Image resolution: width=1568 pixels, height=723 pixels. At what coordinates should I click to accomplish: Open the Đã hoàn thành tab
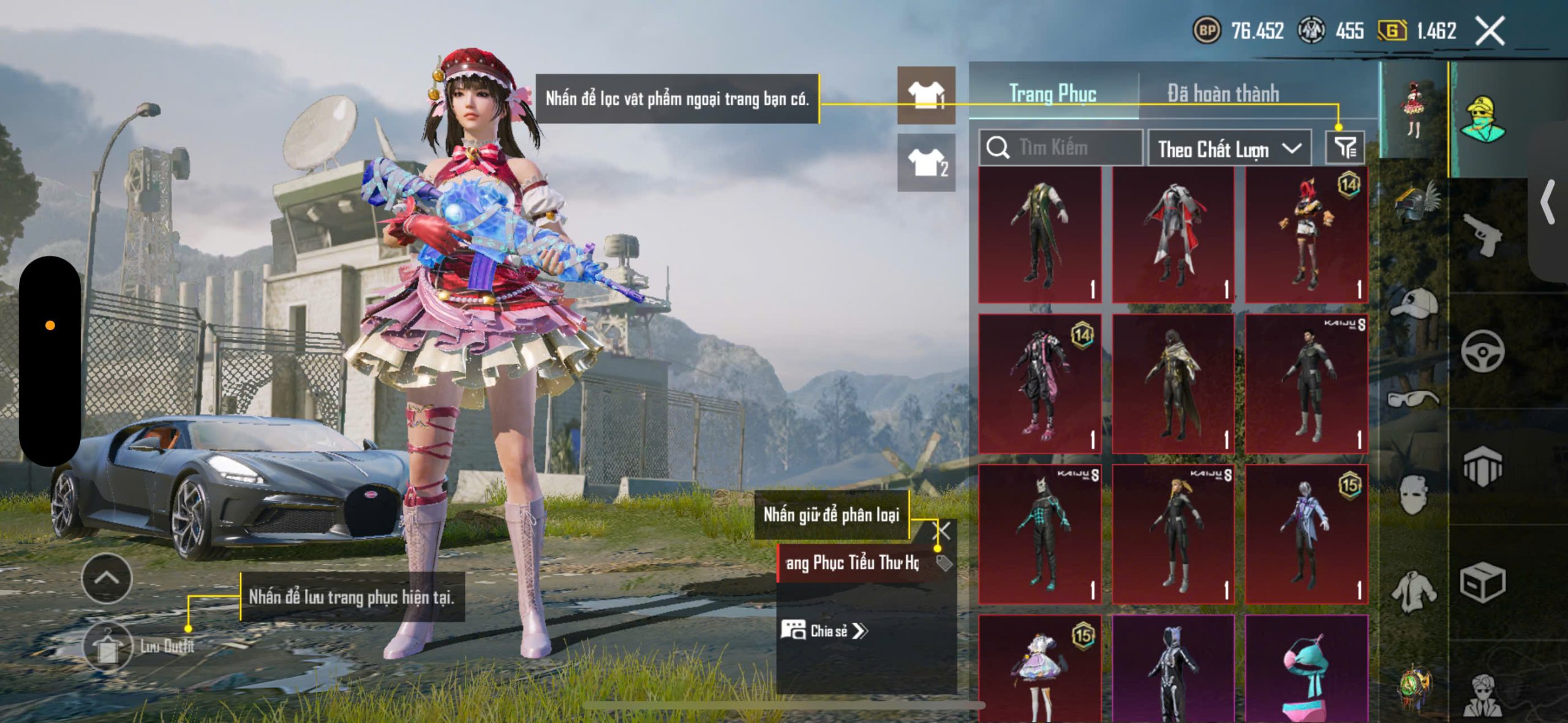1223,94
